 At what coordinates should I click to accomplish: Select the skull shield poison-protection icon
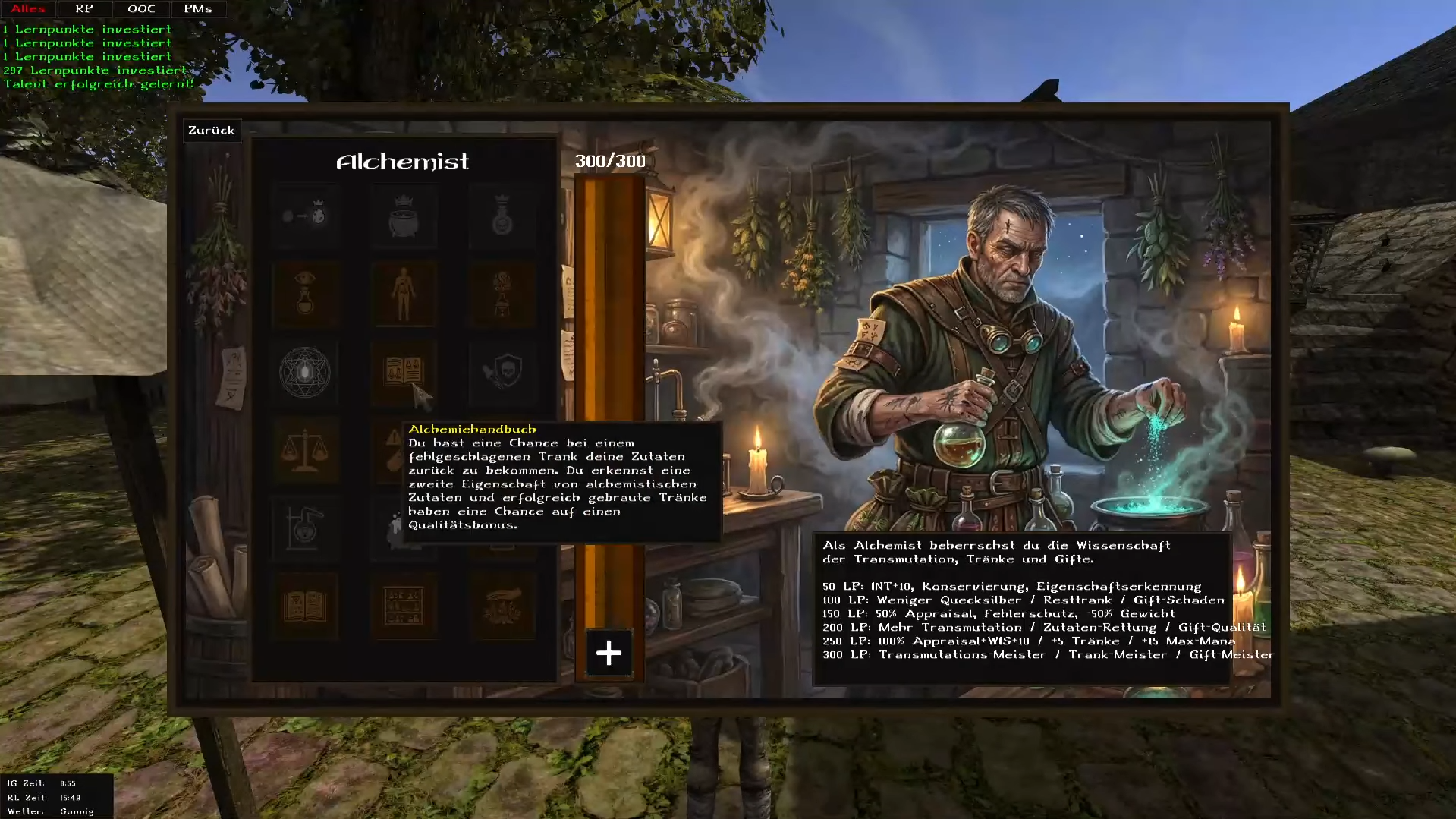click(502, 372)
